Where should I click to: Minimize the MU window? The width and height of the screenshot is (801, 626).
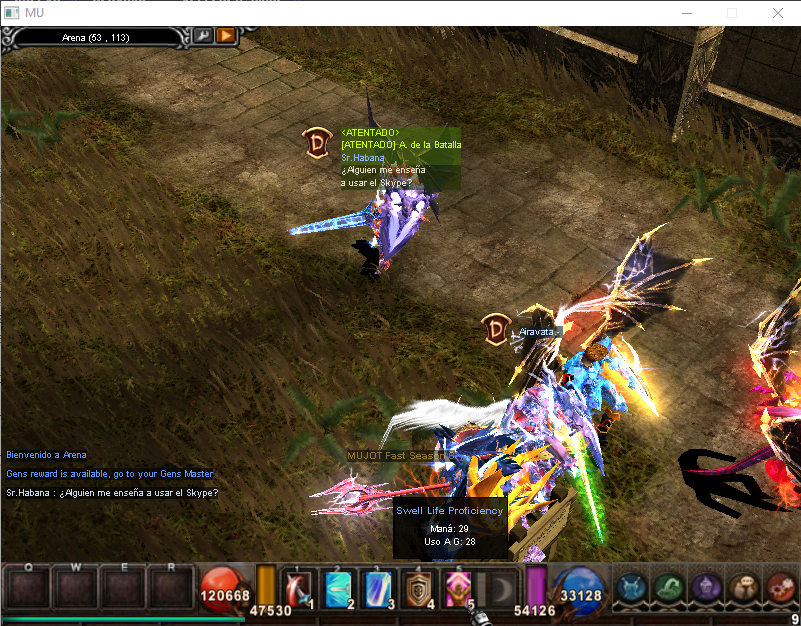(x=687, y=13)
